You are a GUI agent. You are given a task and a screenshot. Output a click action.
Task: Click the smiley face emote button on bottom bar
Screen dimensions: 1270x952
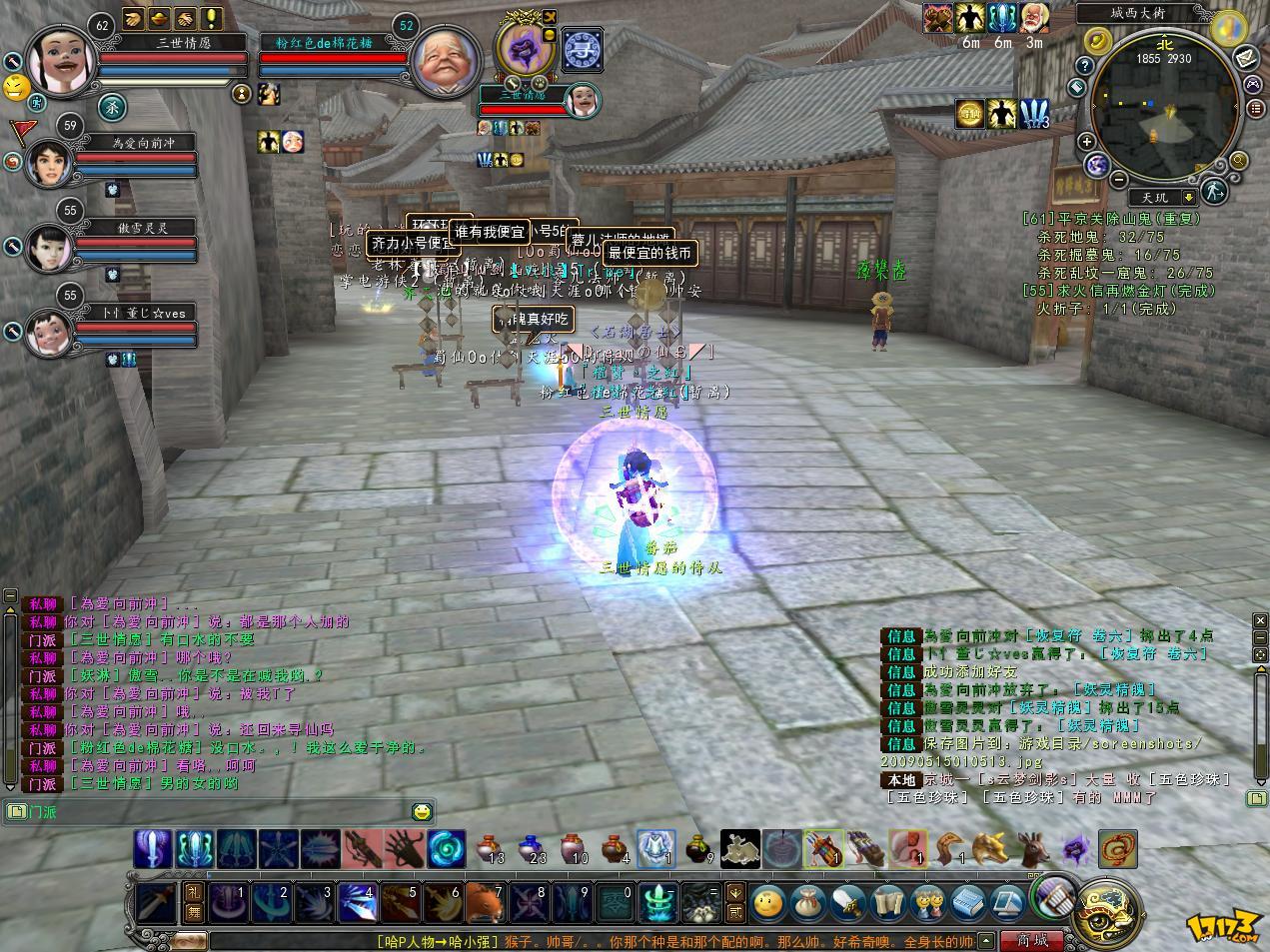767,902
